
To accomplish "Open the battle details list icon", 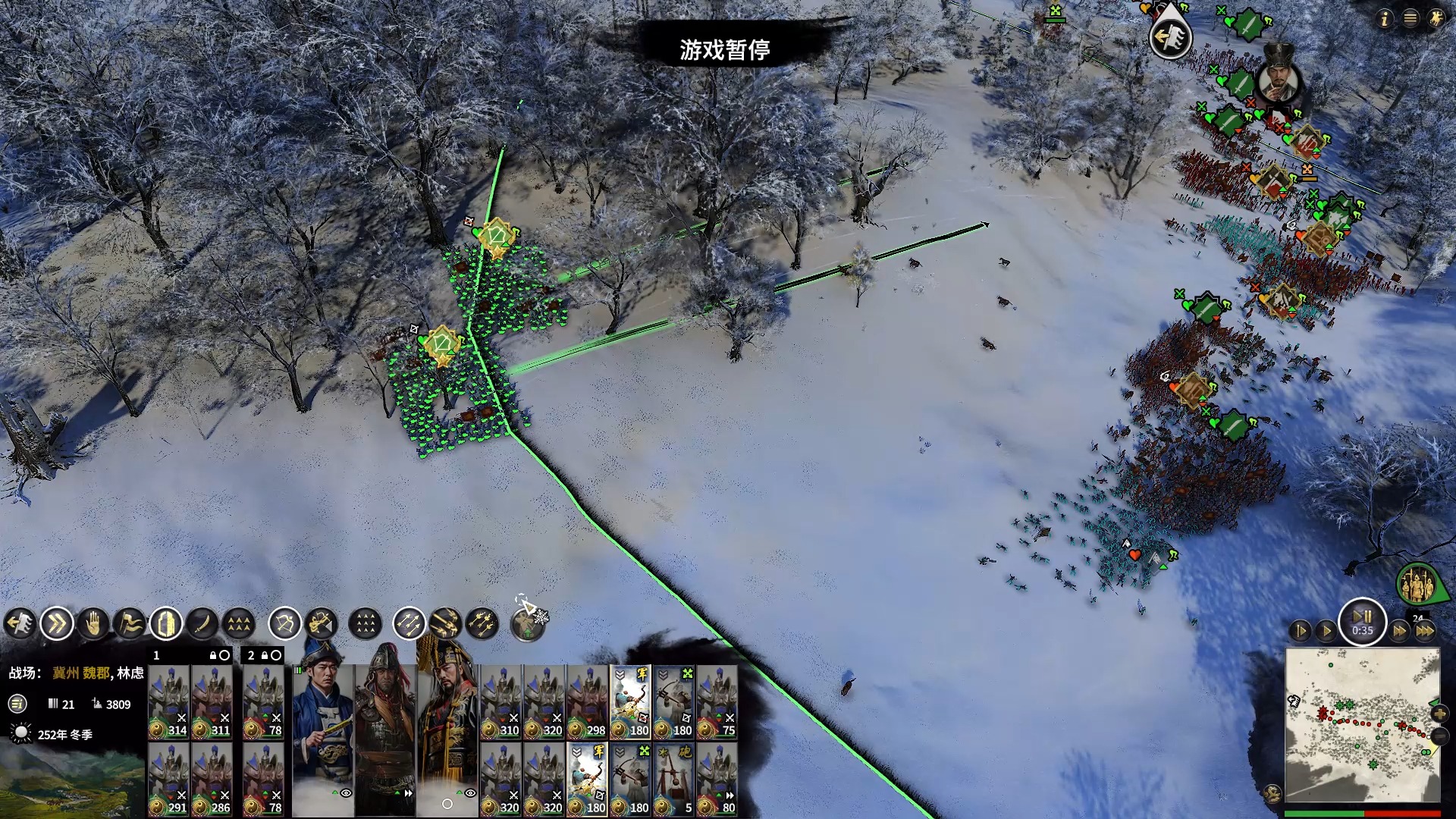I will pos(17,704).
